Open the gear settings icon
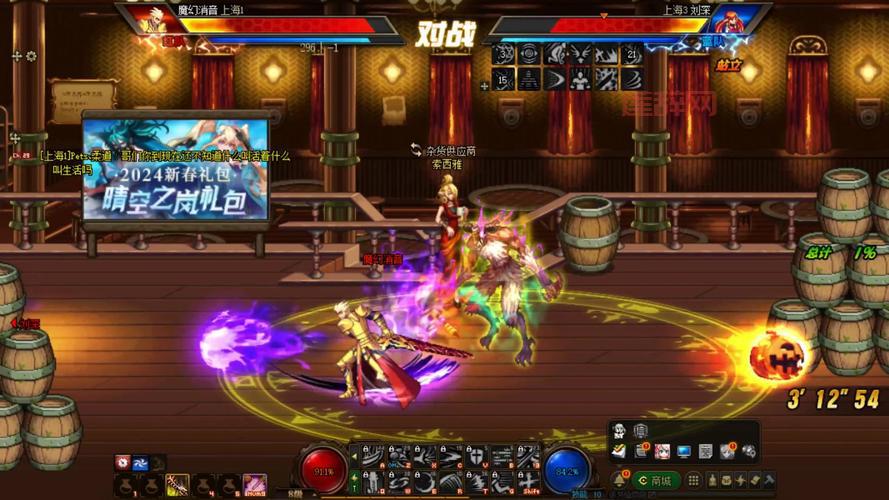 pyautogui.click(x=748, y=451)
